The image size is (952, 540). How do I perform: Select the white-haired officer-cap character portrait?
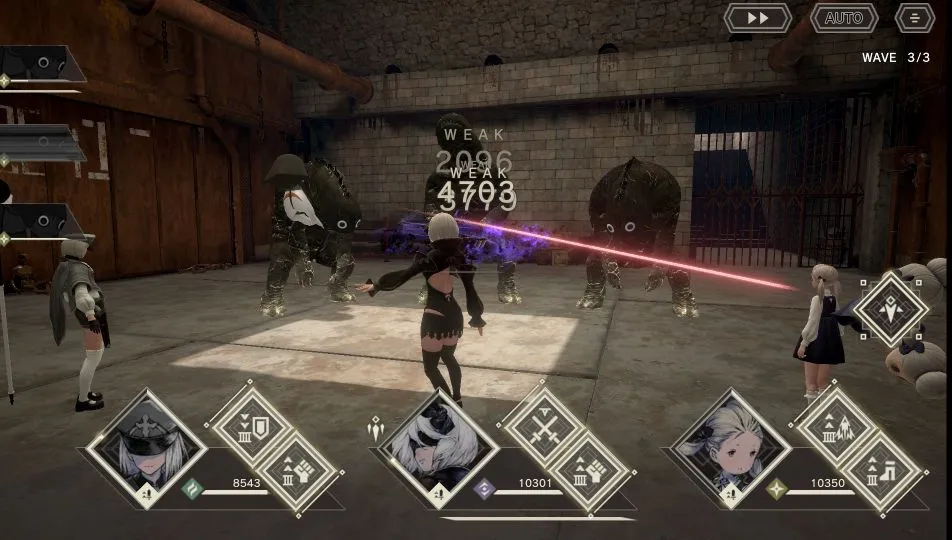(x=146, y=447)
